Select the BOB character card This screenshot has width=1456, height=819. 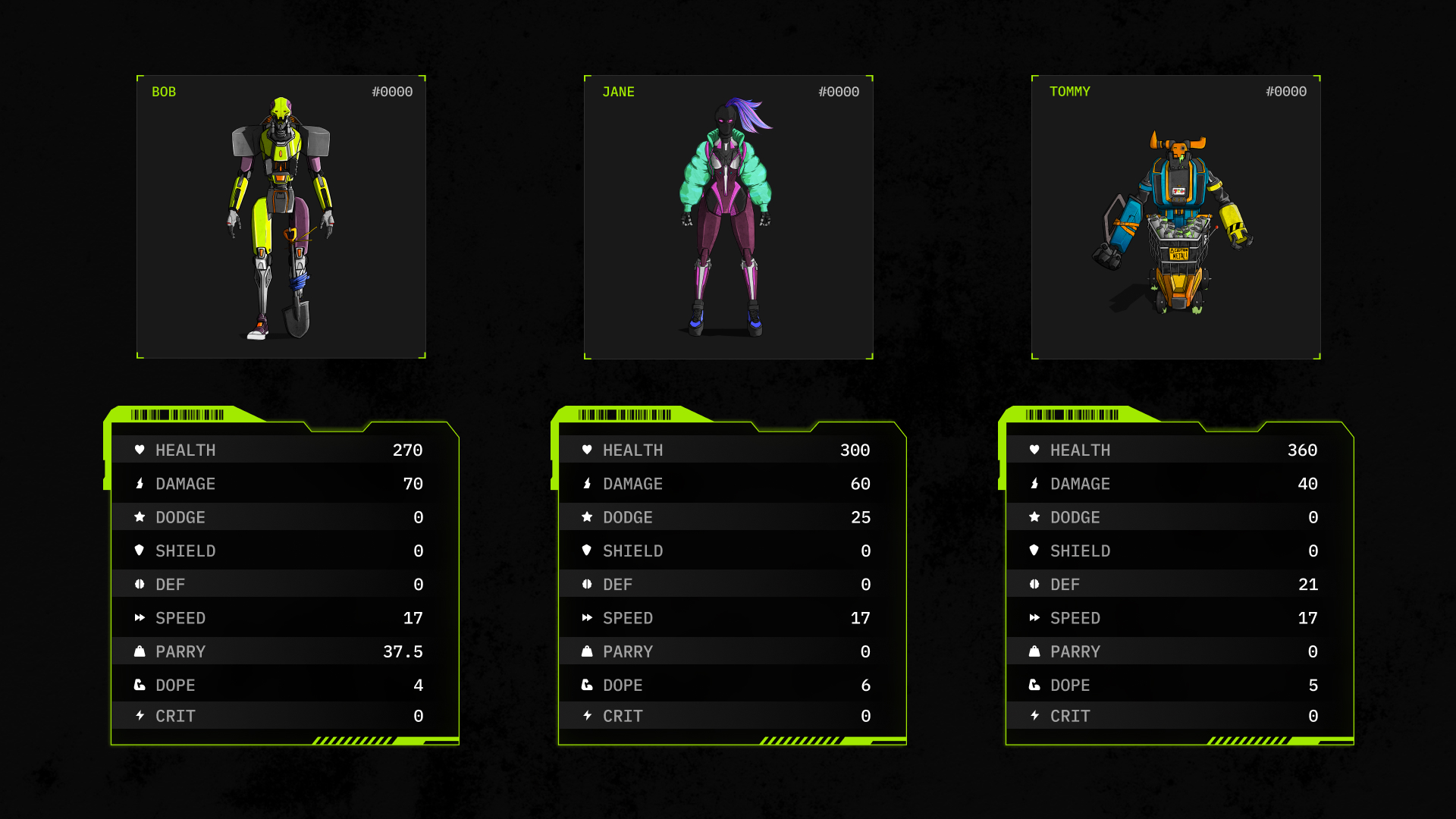click(x=281, y=217)
